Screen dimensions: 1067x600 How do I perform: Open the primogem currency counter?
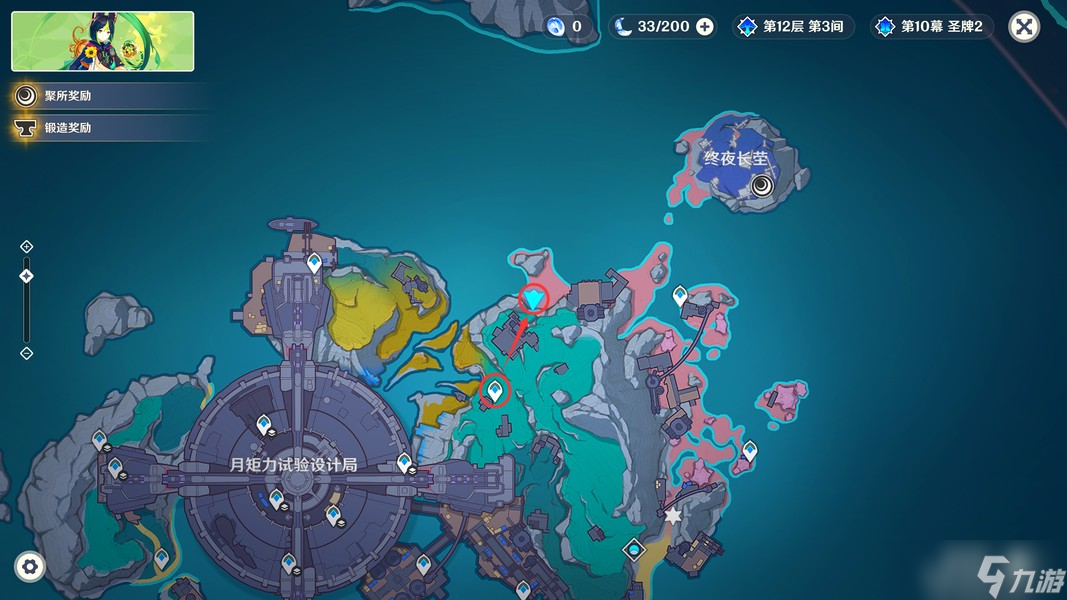click(566, 27)
